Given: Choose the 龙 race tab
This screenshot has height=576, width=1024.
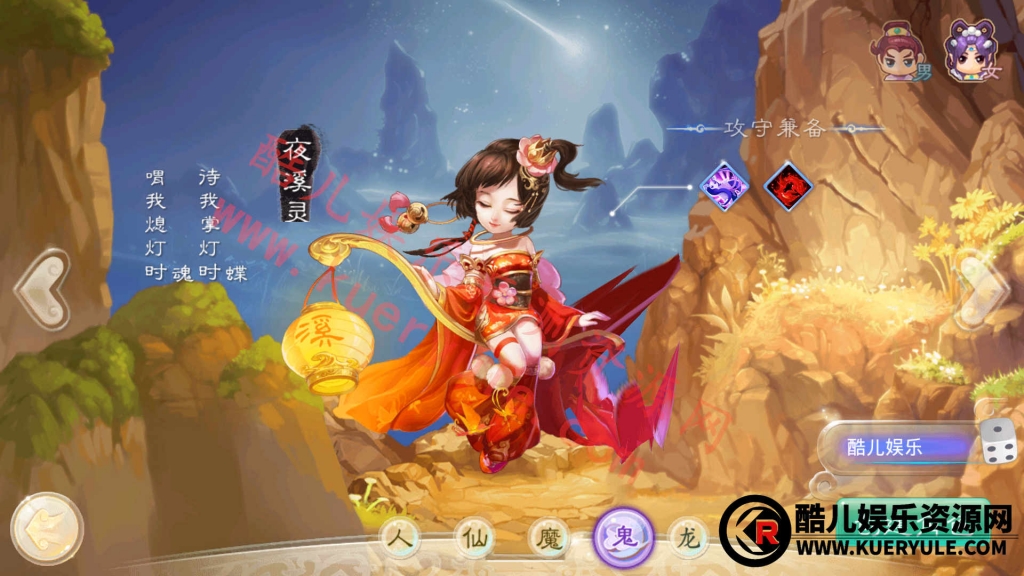Looking at the screenshot, I should tap(689, 538).
